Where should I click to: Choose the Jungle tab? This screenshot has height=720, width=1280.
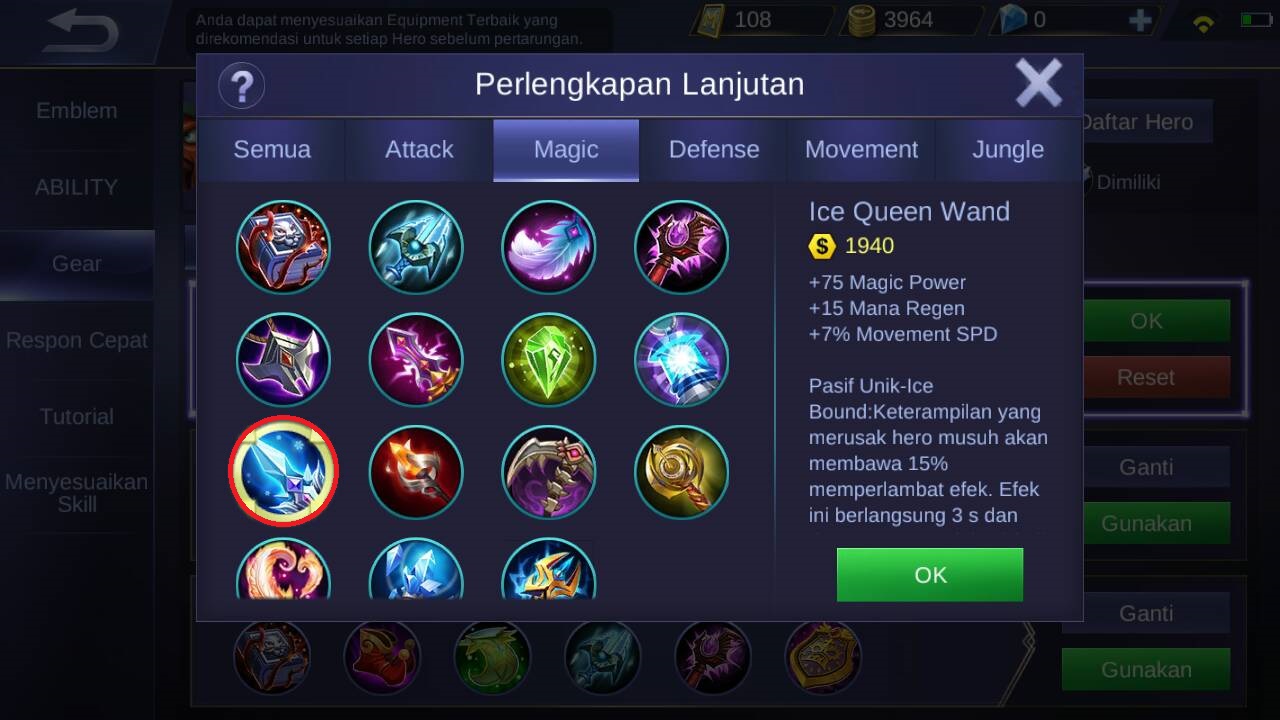pos(1008,150)
